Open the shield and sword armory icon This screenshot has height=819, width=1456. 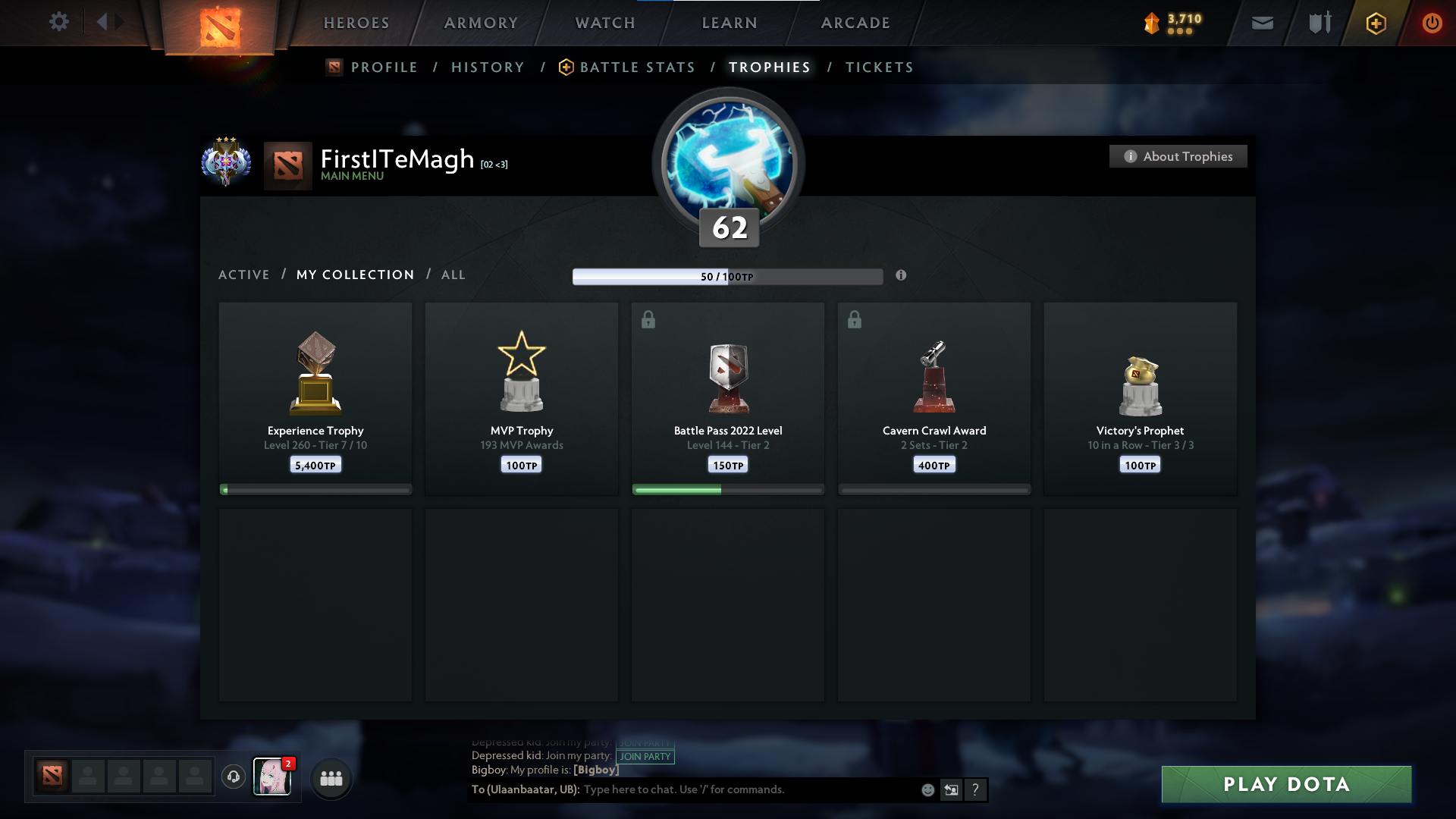(1318, 23)
